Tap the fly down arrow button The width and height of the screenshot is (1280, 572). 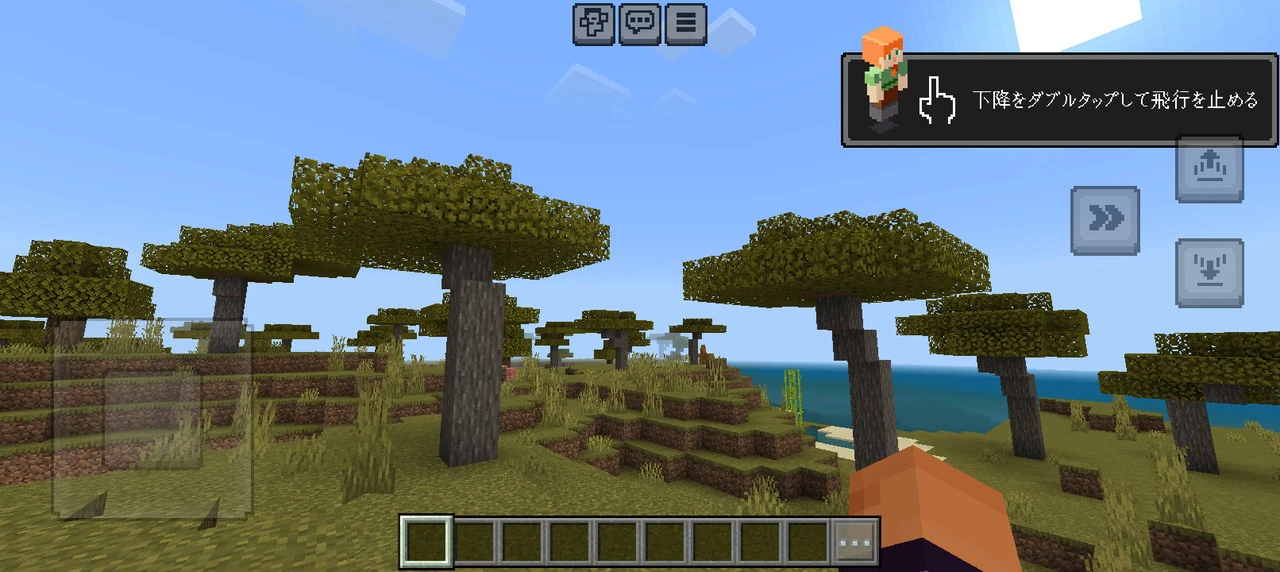pyautogui.click(x=1209, y=272)
